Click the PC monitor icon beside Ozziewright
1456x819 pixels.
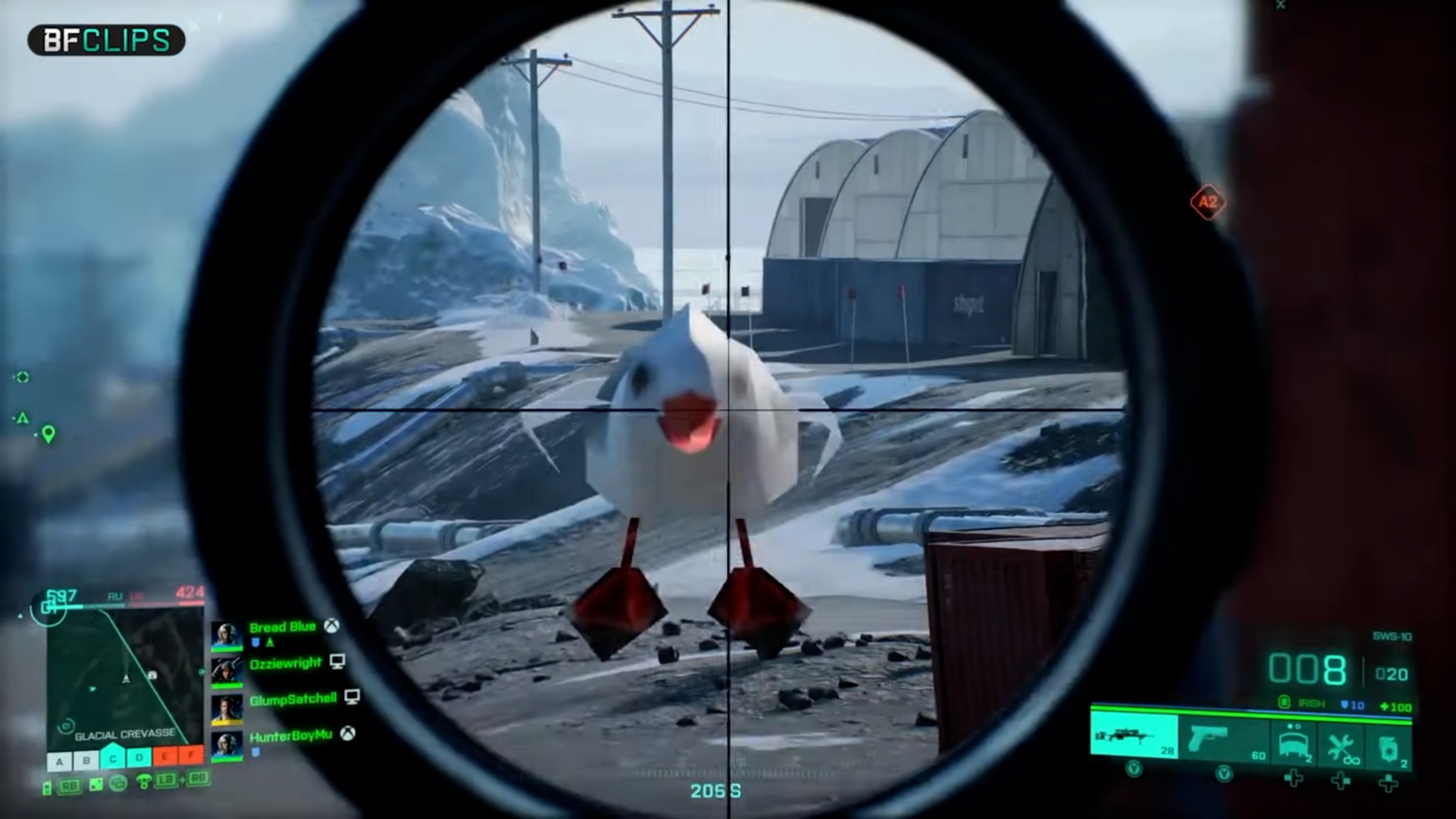337,662
